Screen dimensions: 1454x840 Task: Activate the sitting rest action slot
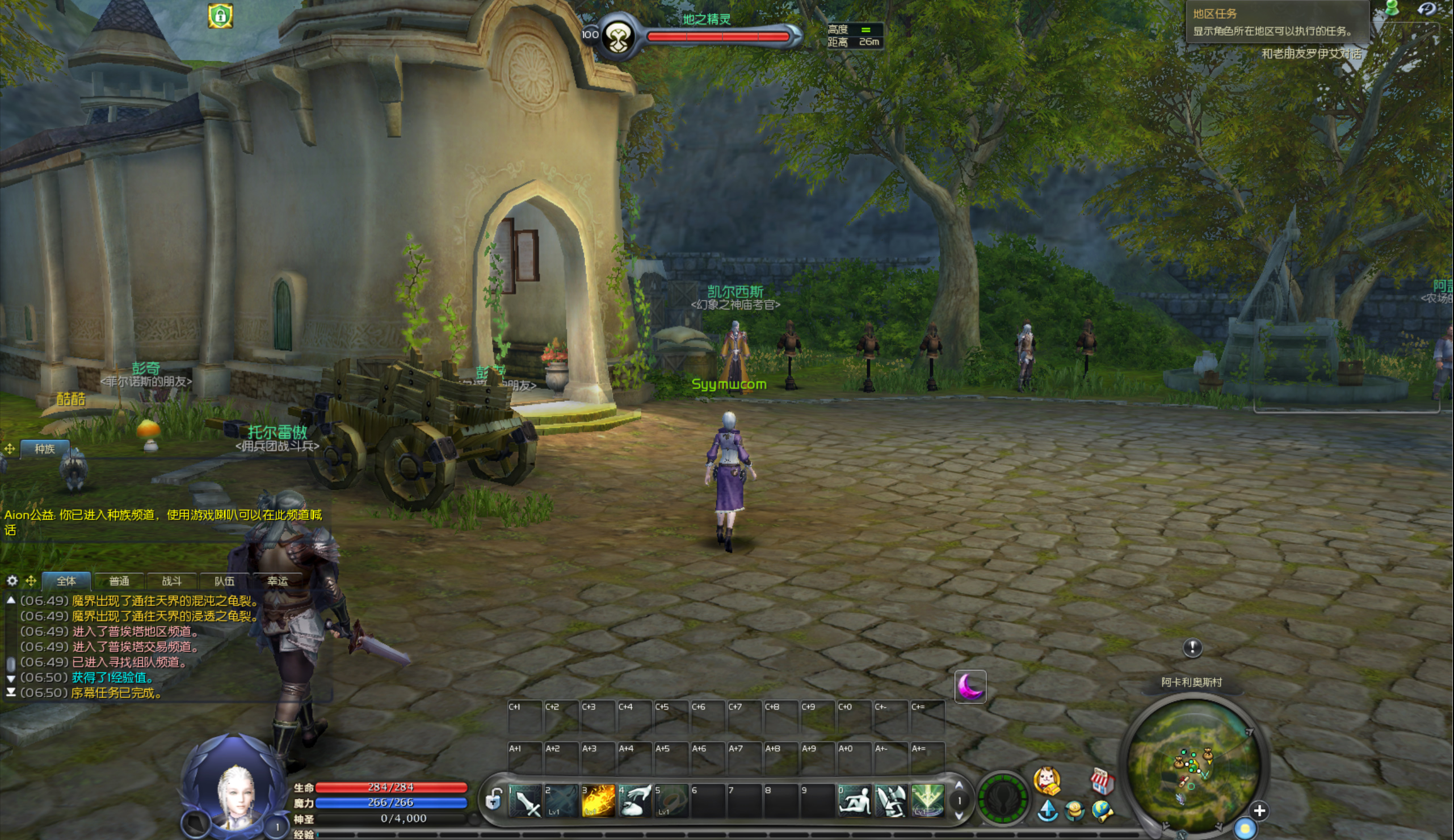coord(855,801)
